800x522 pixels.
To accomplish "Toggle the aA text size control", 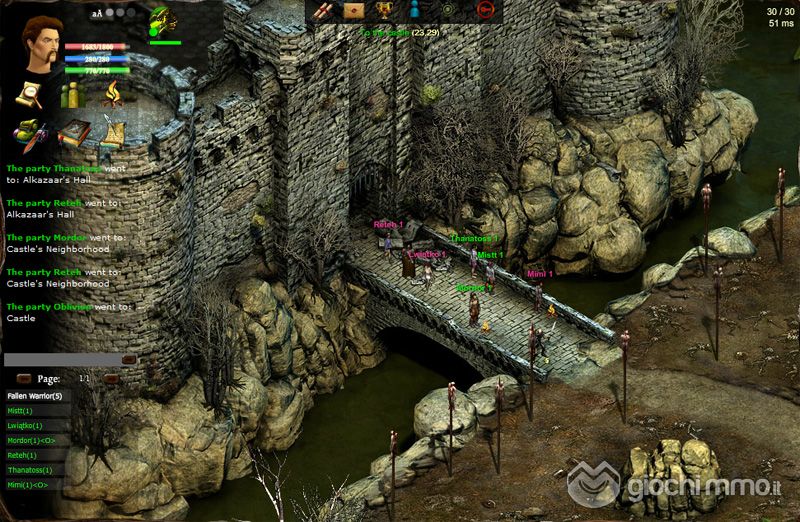I will 97,14.
